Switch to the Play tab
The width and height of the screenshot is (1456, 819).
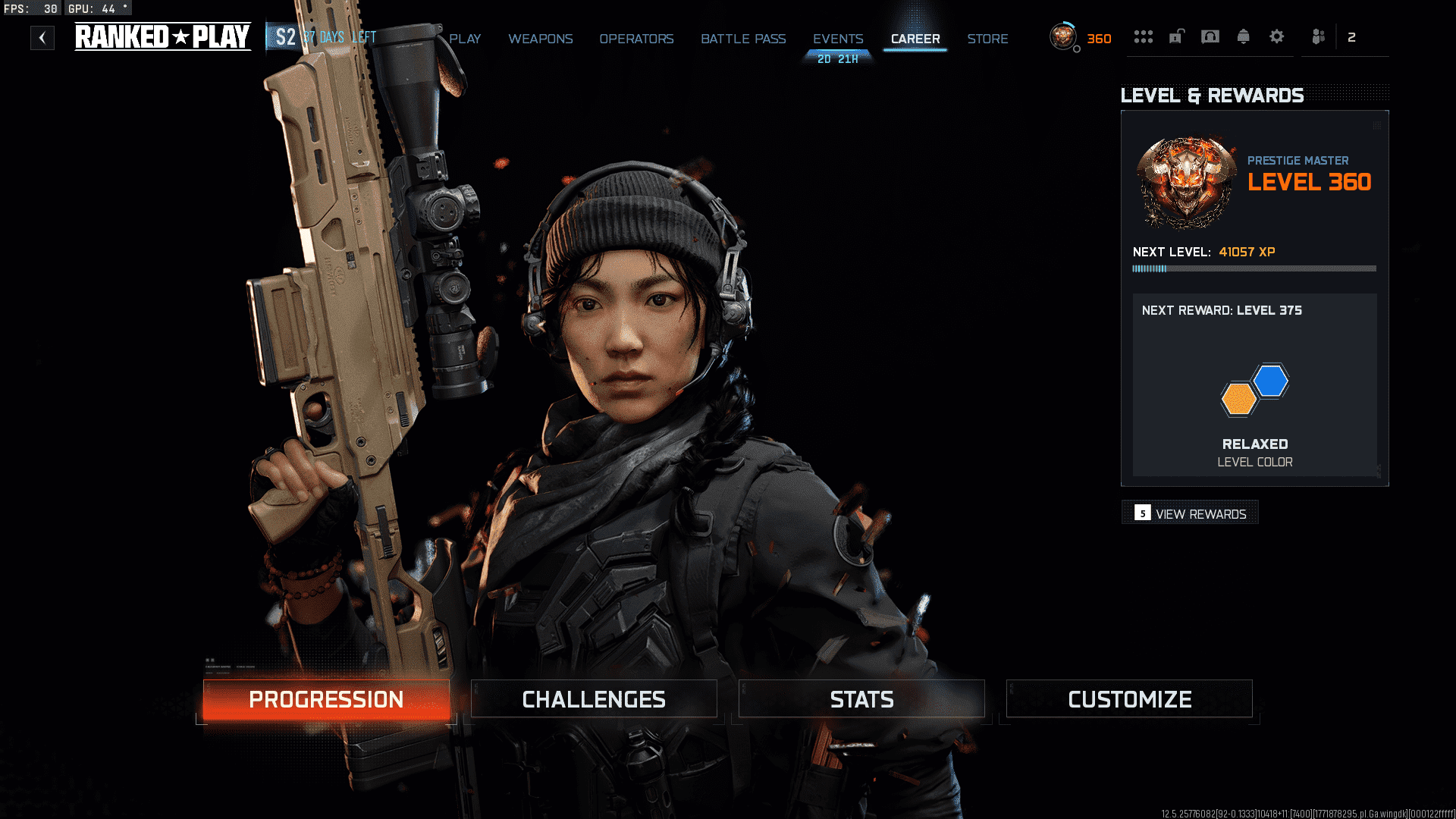(465, 39)
